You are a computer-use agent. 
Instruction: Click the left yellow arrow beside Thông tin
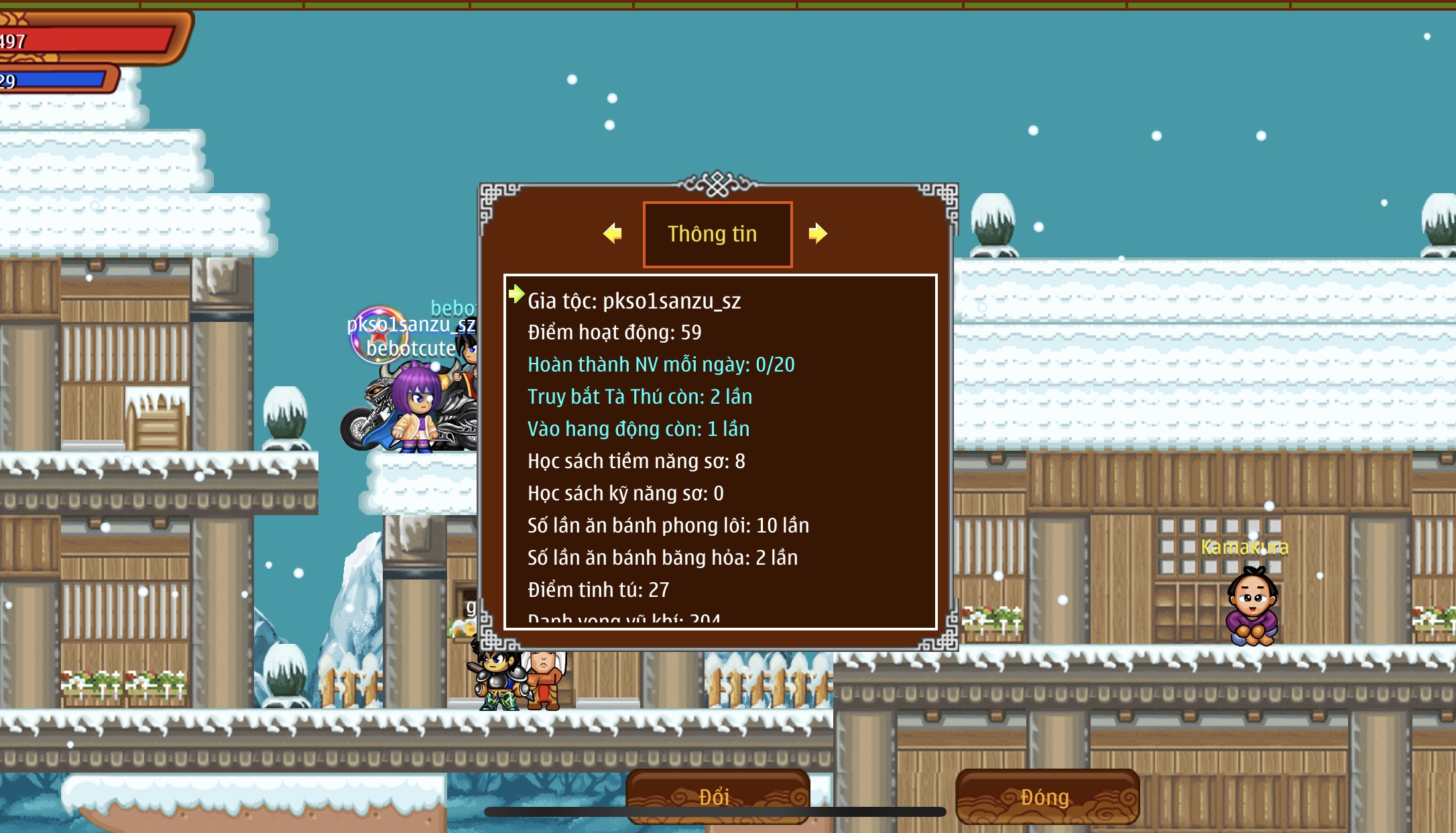pos(613,233)
